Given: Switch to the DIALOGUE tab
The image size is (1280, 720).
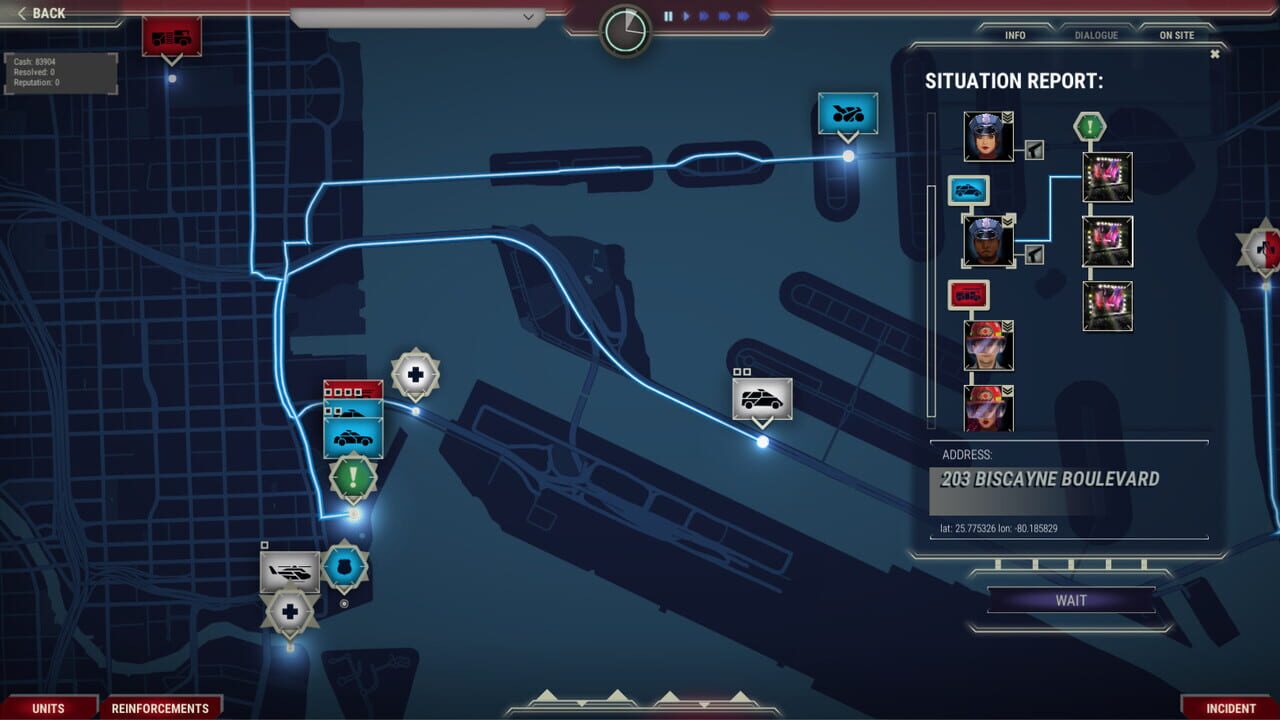Looking at the screenshot, I should (x=1096, y=34).
